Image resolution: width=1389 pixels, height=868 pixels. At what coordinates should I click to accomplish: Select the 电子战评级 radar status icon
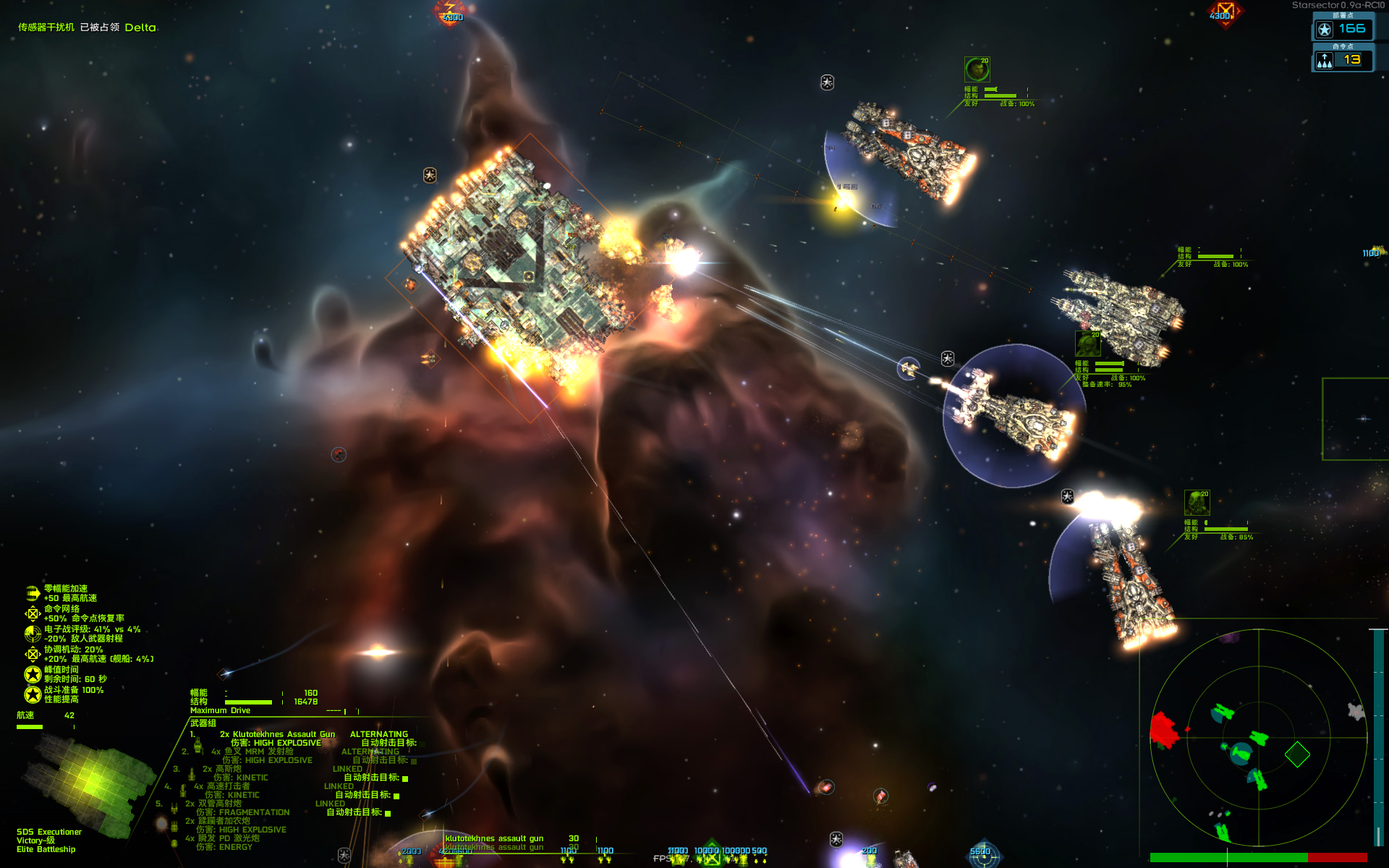[33, 634]
